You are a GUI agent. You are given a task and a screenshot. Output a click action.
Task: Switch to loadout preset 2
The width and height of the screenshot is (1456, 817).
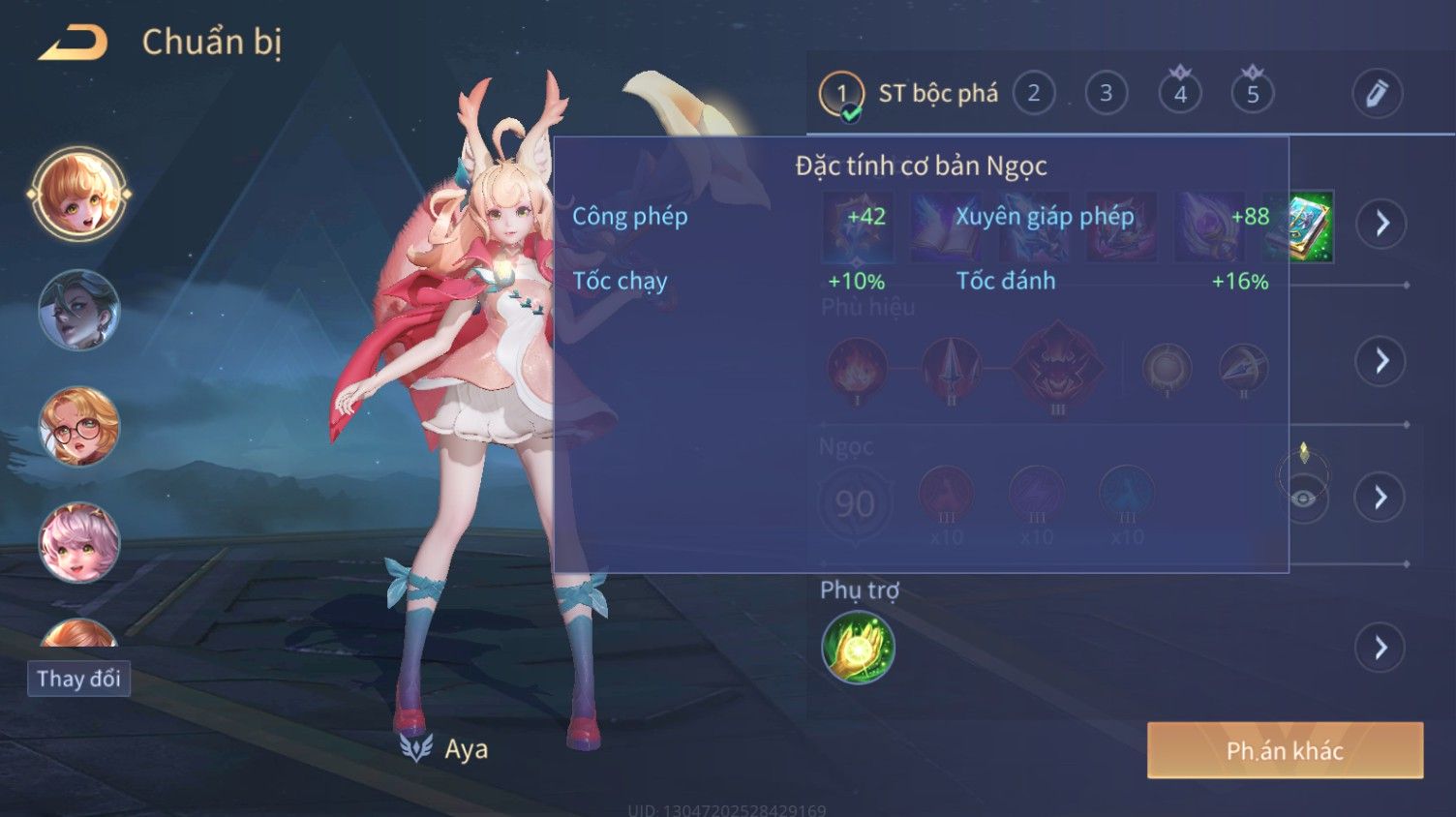(1033, 94)
